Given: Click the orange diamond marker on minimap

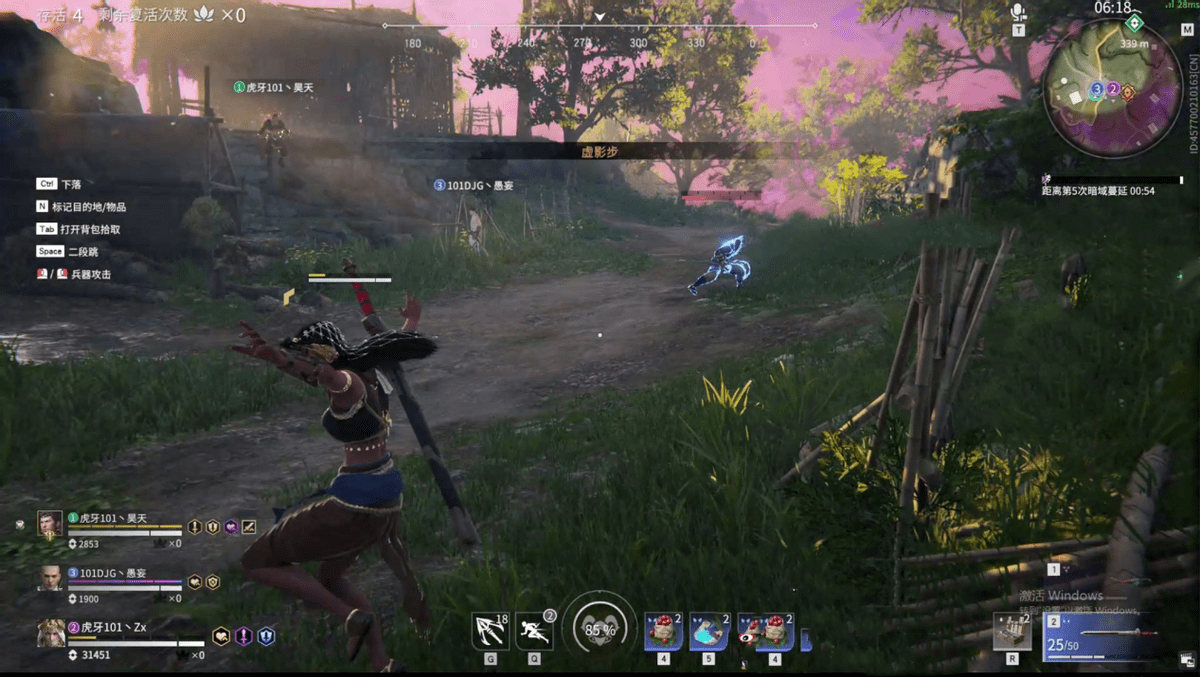Looking at the screenshot, I should point(1128,91).
